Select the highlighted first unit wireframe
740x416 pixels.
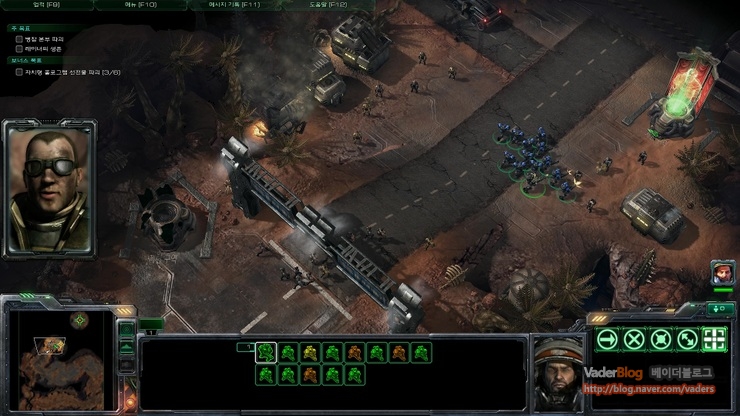click(x=266, y=352)
